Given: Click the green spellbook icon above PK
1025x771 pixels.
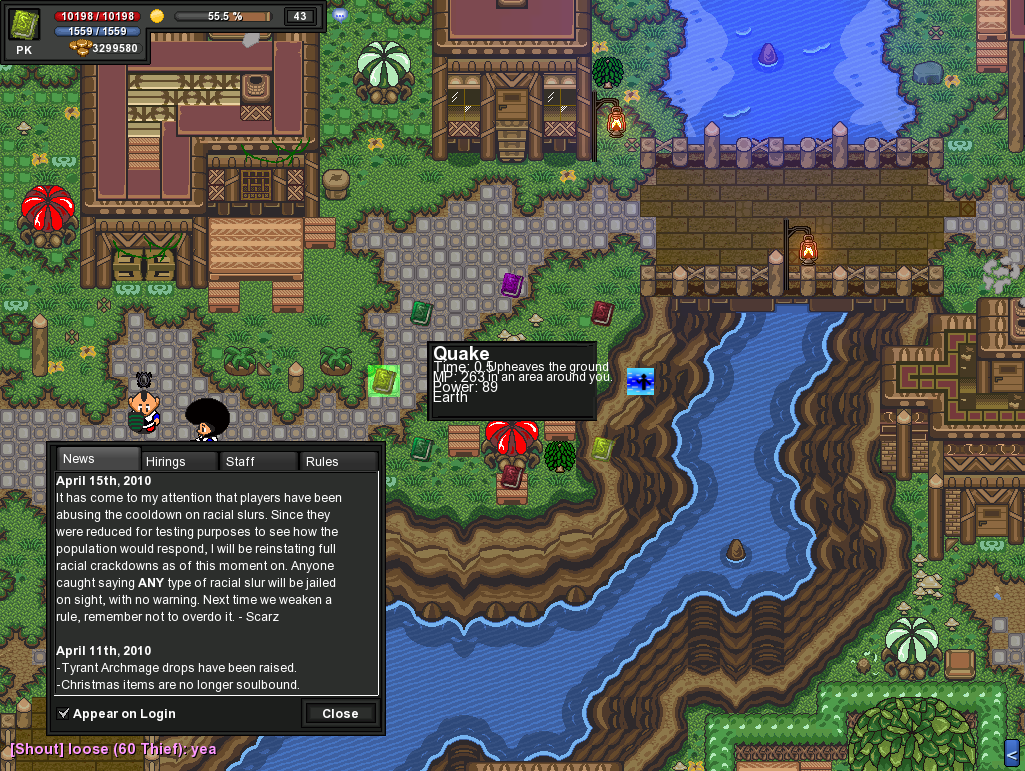Looking at the screenshot, I should 24,24.
